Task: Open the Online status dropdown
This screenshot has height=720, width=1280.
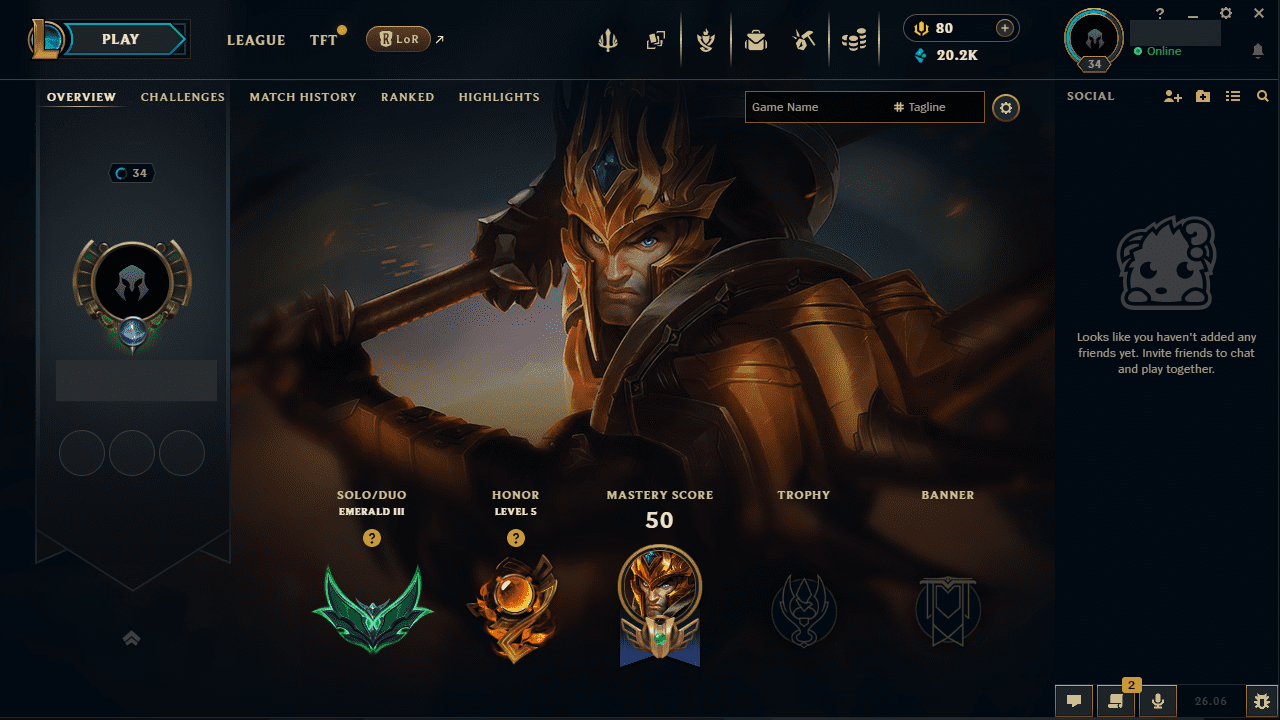Action: coord(1157,50)
